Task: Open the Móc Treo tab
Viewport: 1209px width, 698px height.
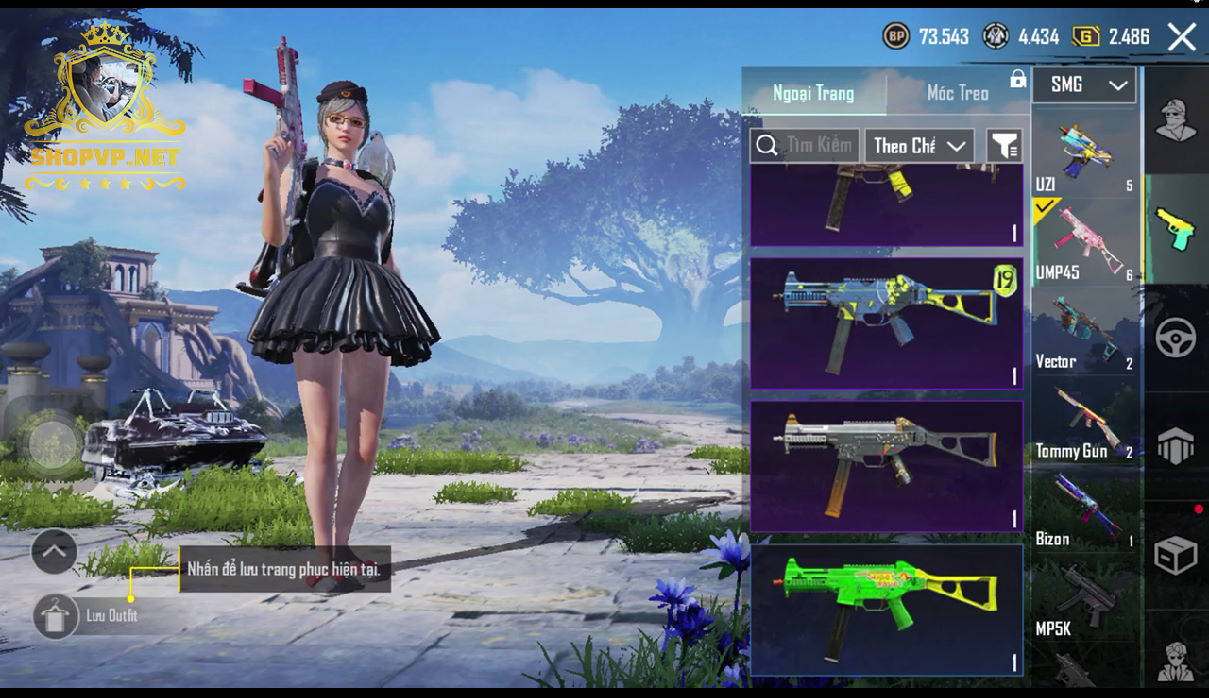Action: pos(957,93)
